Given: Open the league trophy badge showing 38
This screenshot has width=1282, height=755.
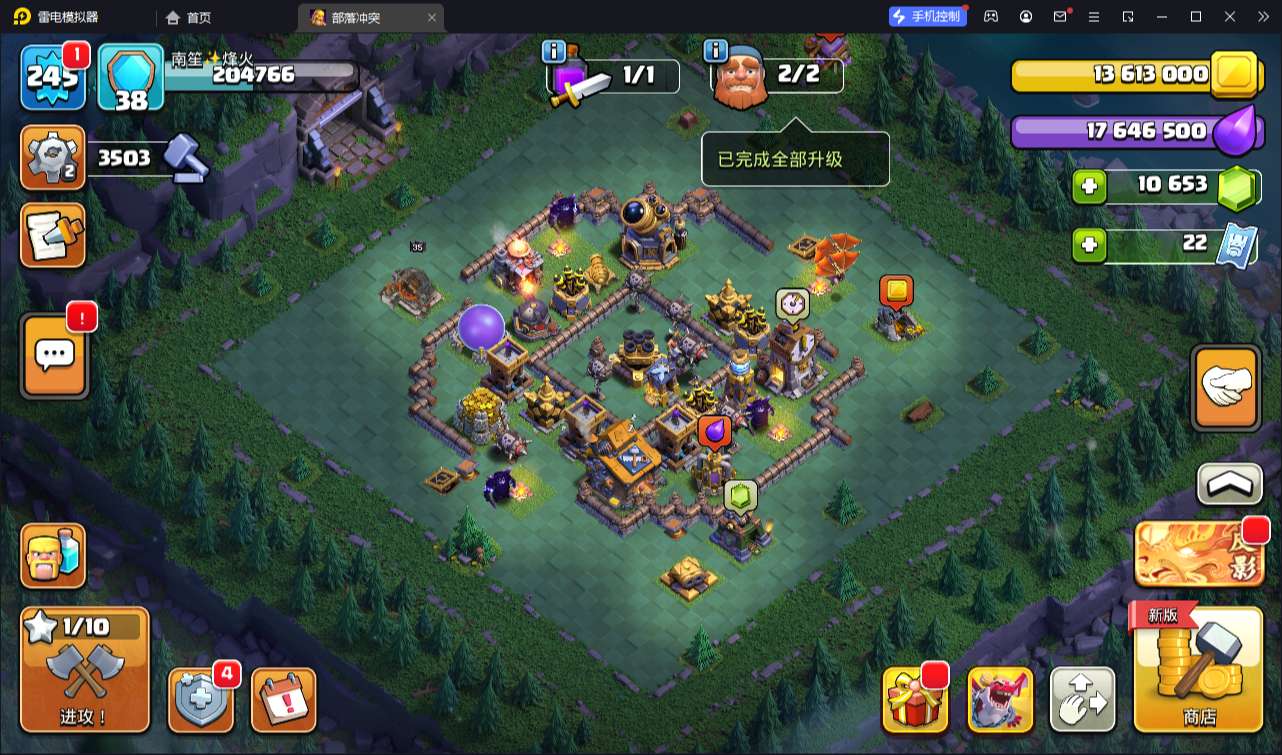Looking at the screenshot, I should (130, 77).
